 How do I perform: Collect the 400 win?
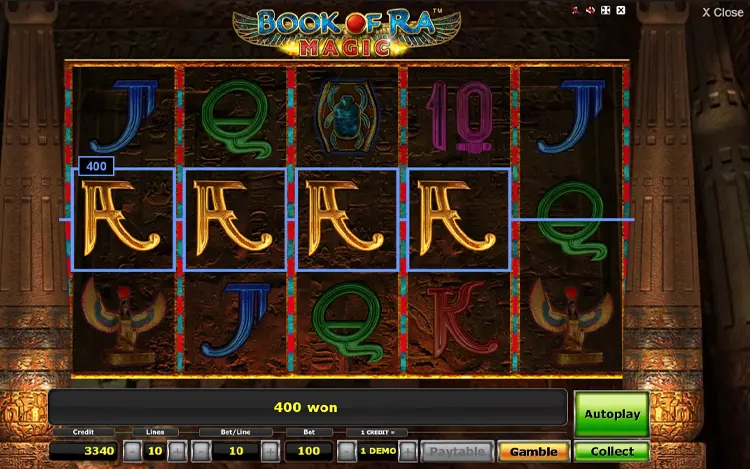611,451
